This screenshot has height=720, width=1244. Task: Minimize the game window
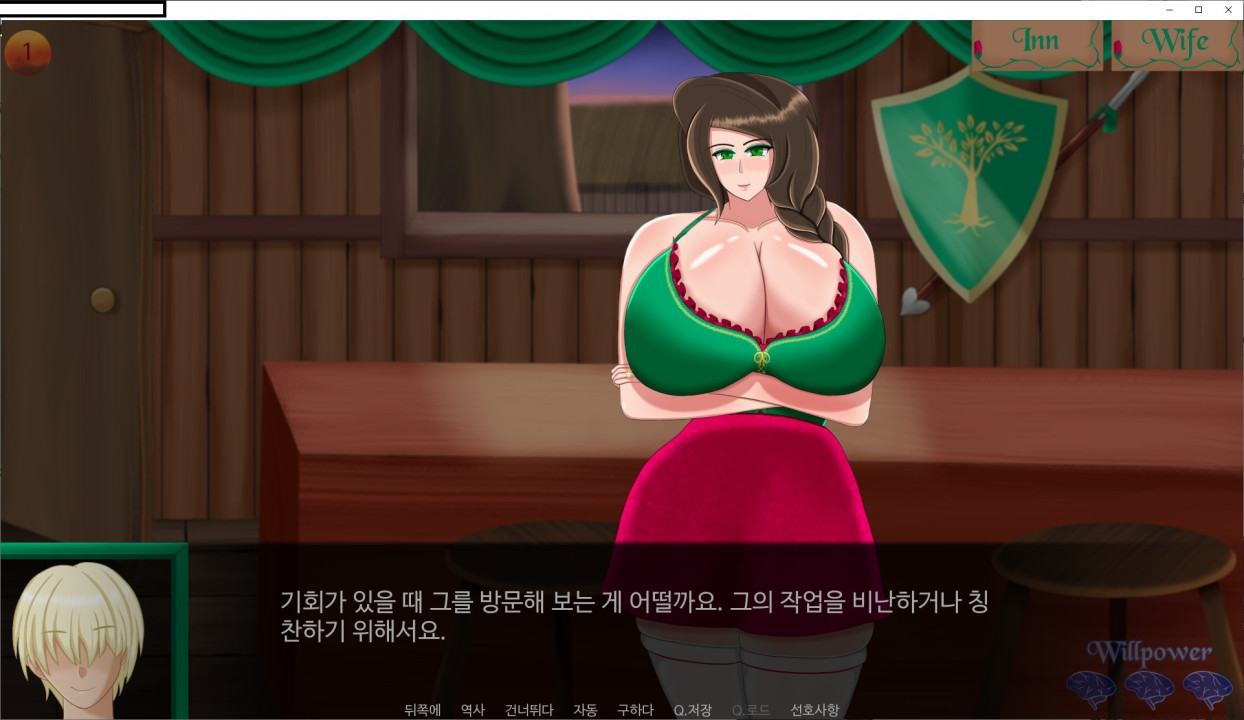tap(1169, 9)
